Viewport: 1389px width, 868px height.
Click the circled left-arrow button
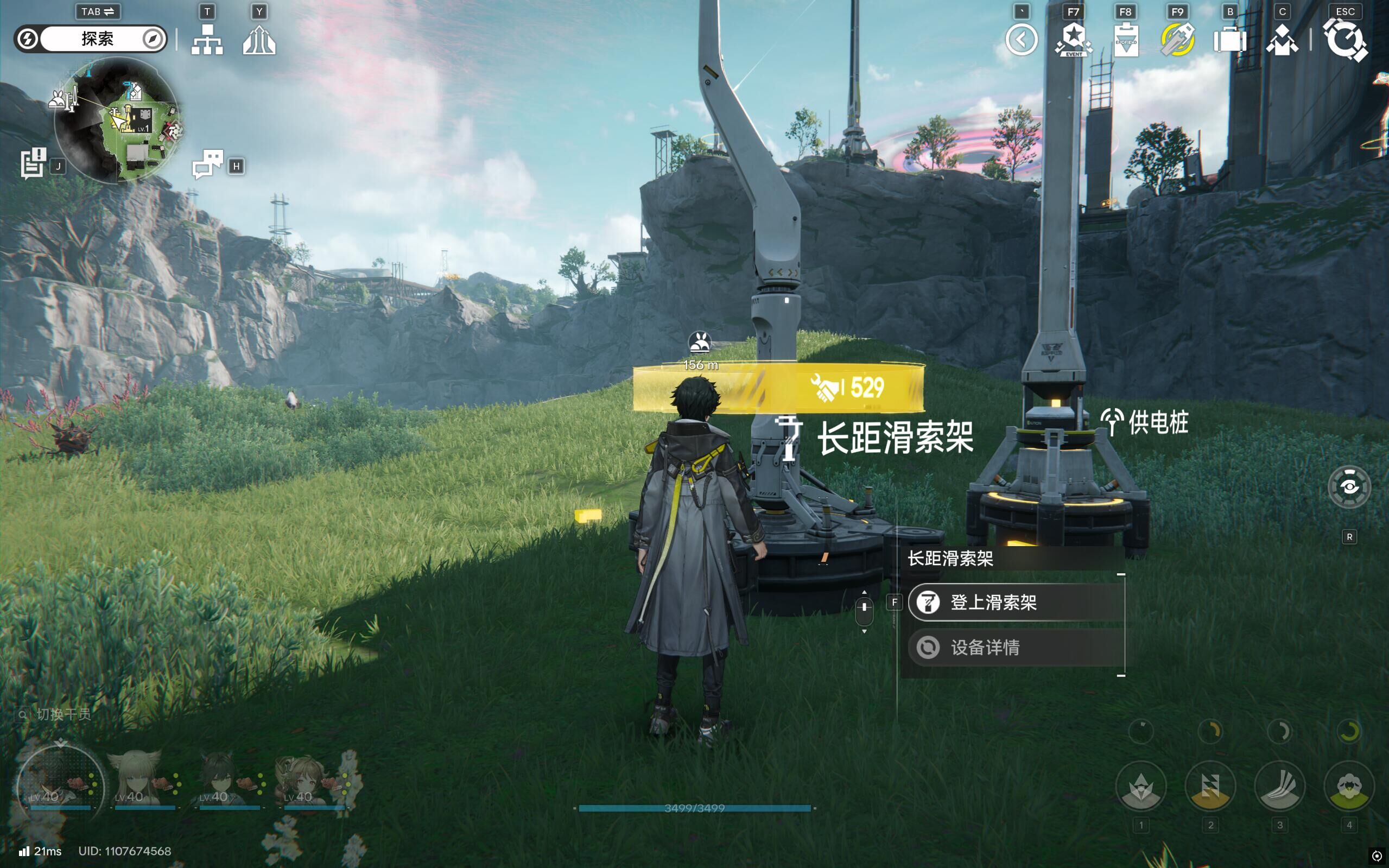click(1021, 40)
